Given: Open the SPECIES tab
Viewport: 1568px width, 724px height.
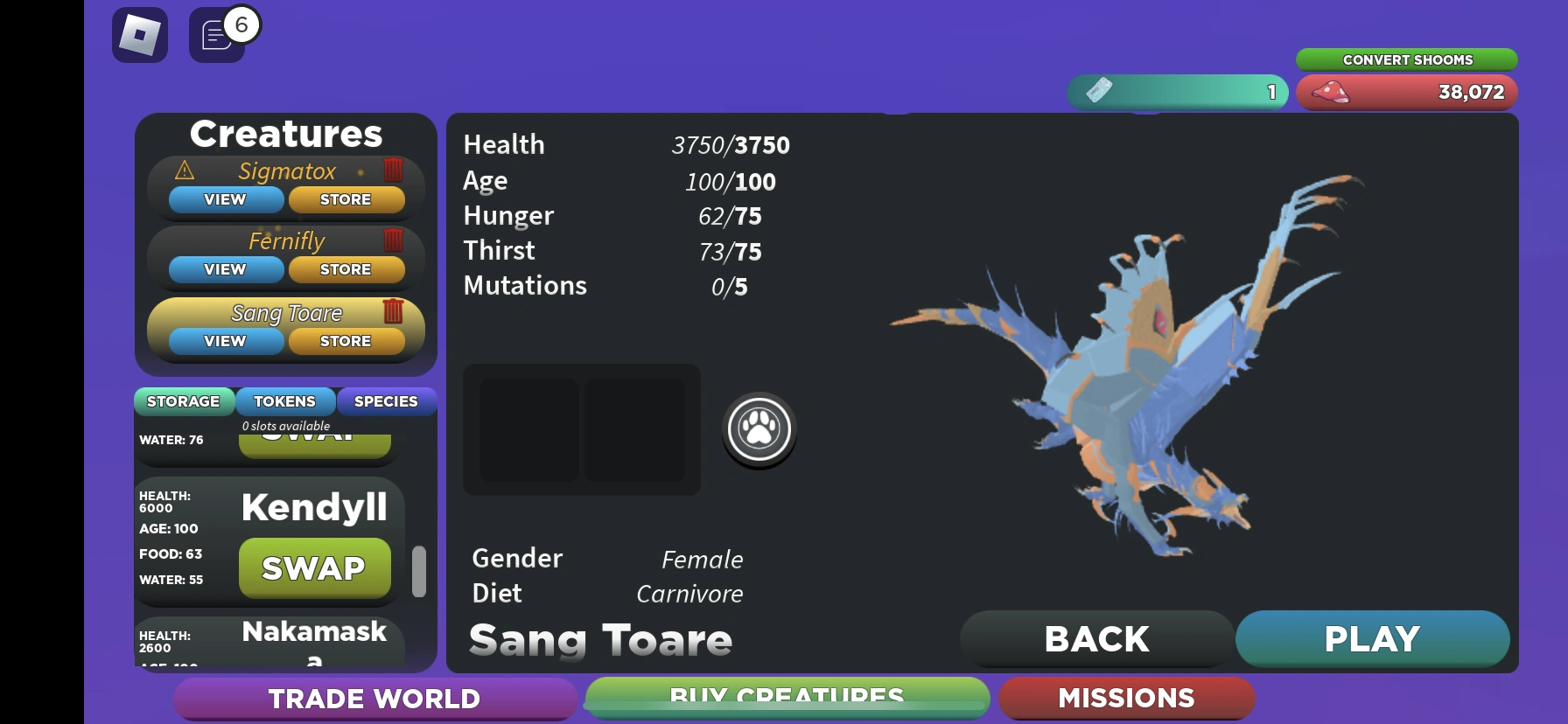Looking at the screenshot, I should (386, 401).
